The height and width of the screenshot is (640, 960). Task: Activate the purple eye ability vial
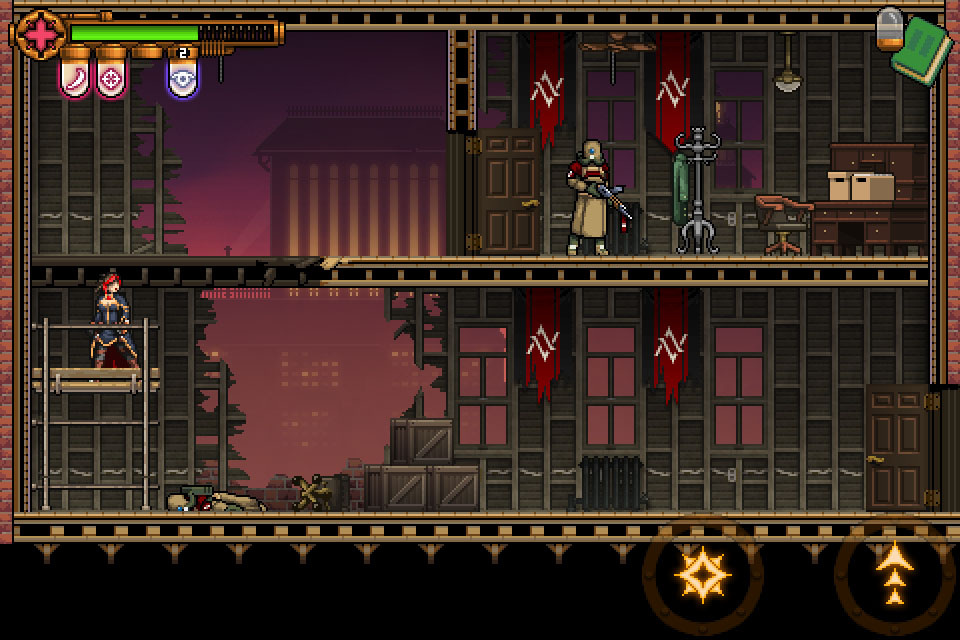coord(182,78)
